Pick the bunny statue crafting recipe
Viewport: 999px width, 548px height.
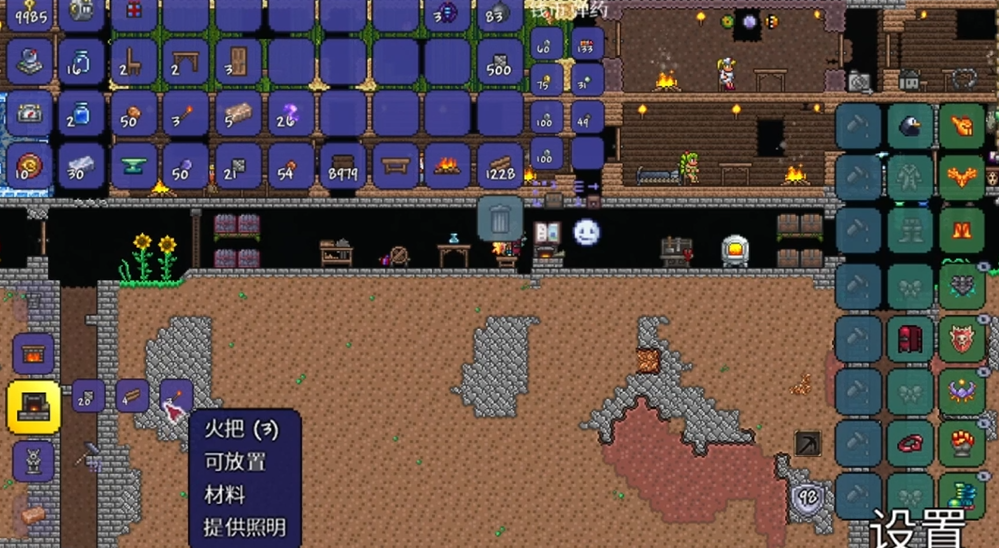[x=34, y=460]
